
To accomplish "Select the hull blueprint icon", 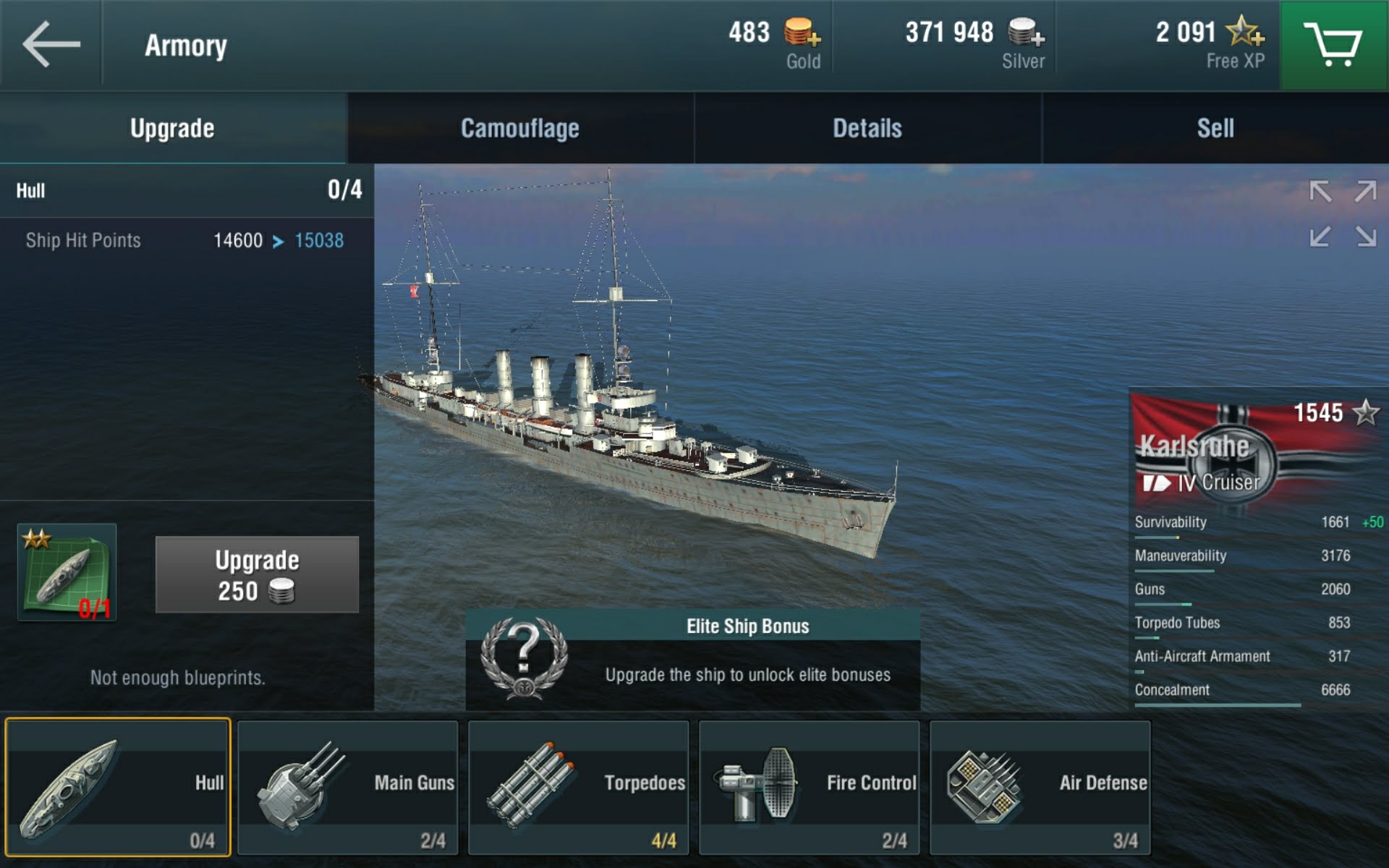I will tap(67, 573).
